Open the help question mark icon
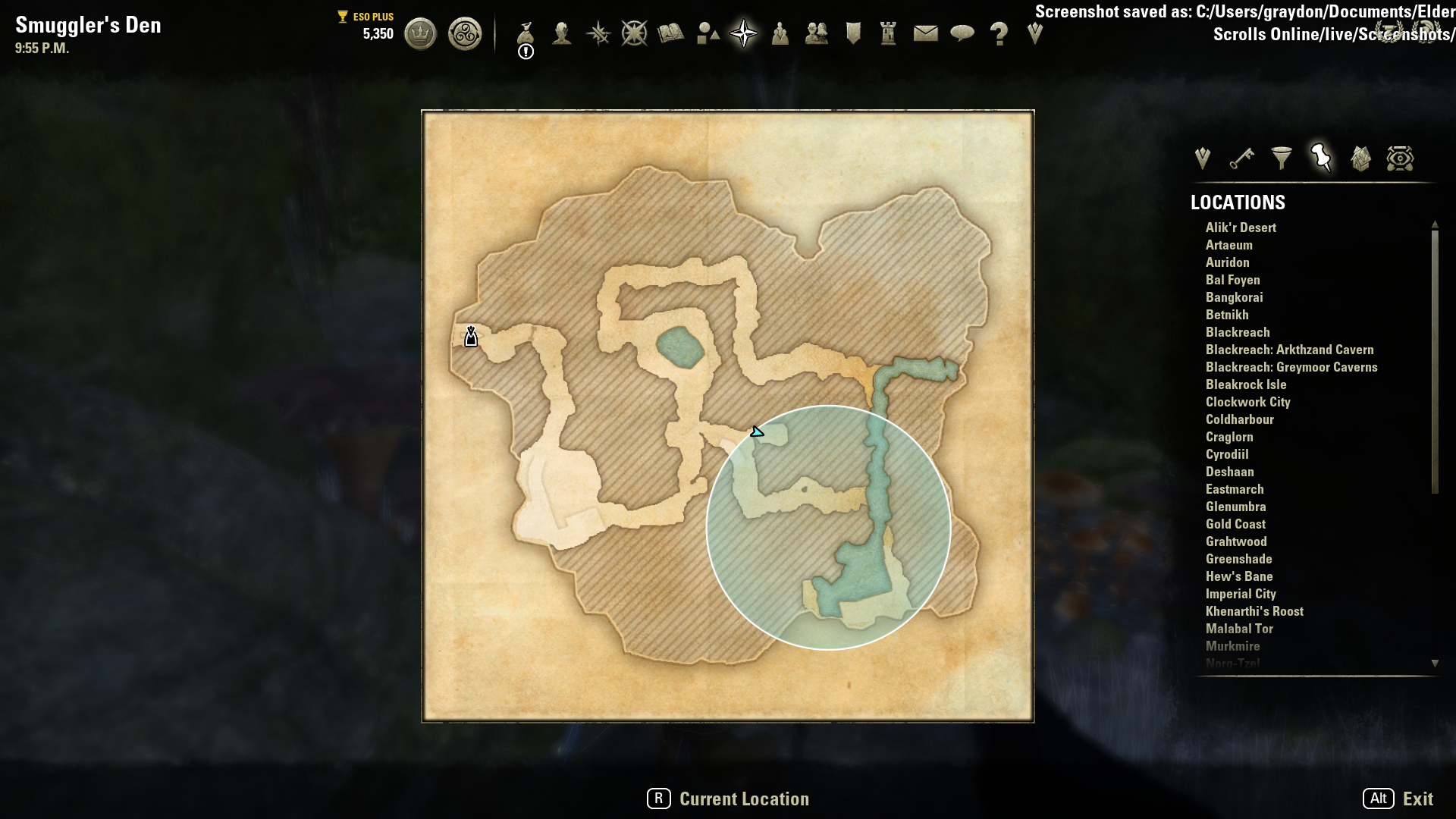 point(999,33)
